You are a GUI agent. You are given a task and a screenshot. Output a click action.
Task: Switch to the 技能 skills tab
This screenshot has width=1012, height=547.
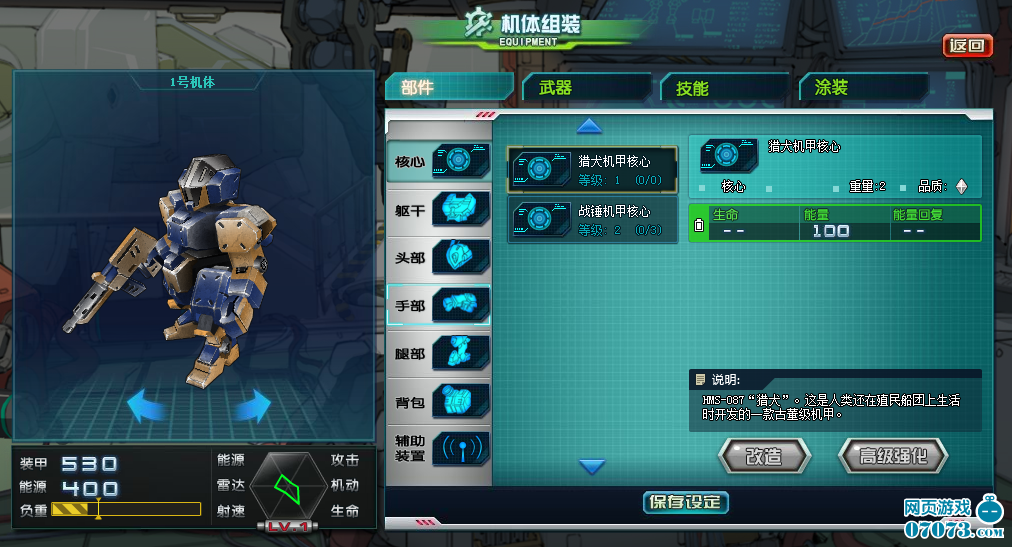pyautogui.click(x=724, y=88)
